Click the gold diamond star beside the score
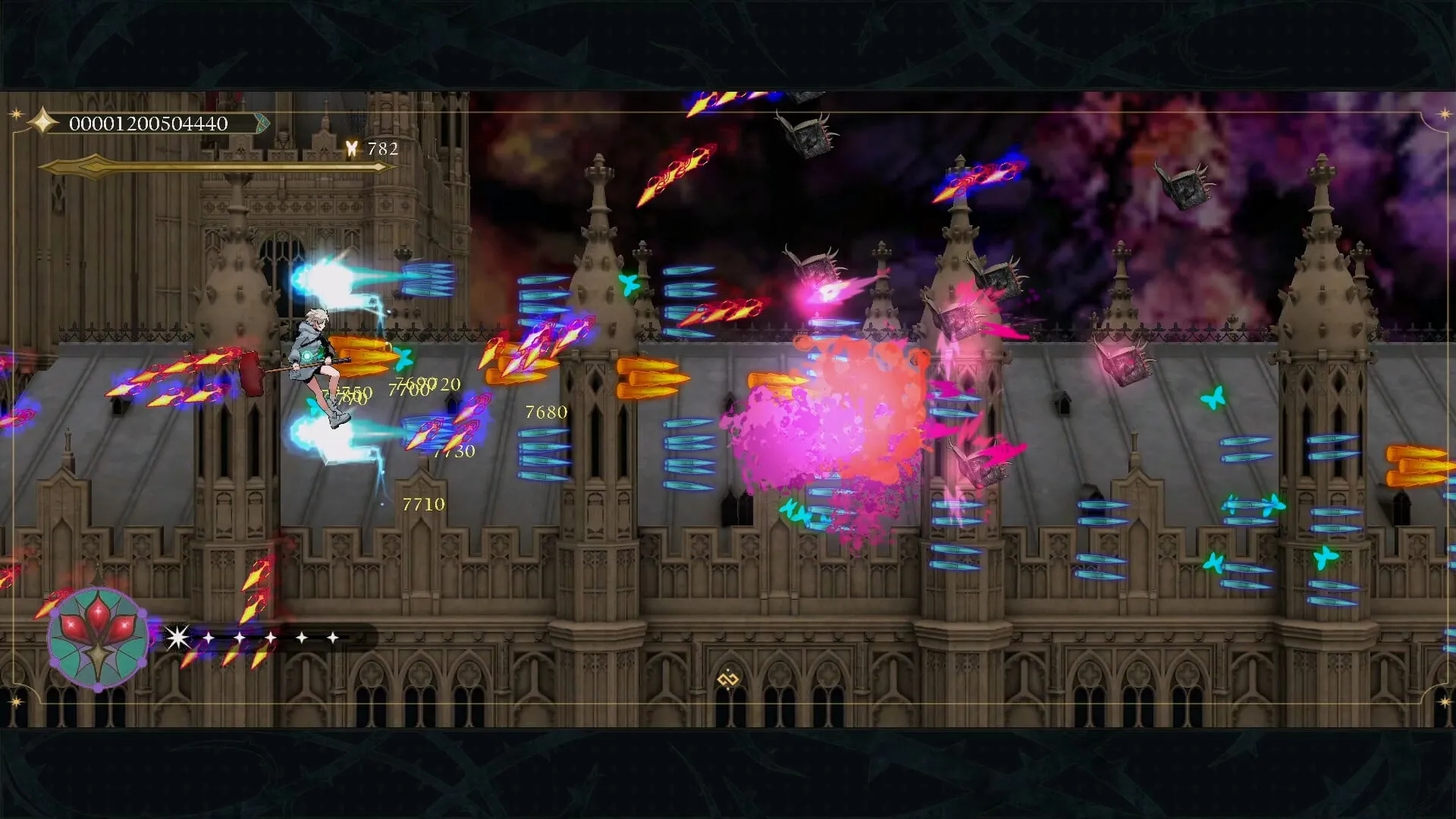Screen dimensions: 1456x819 point(42,121)
